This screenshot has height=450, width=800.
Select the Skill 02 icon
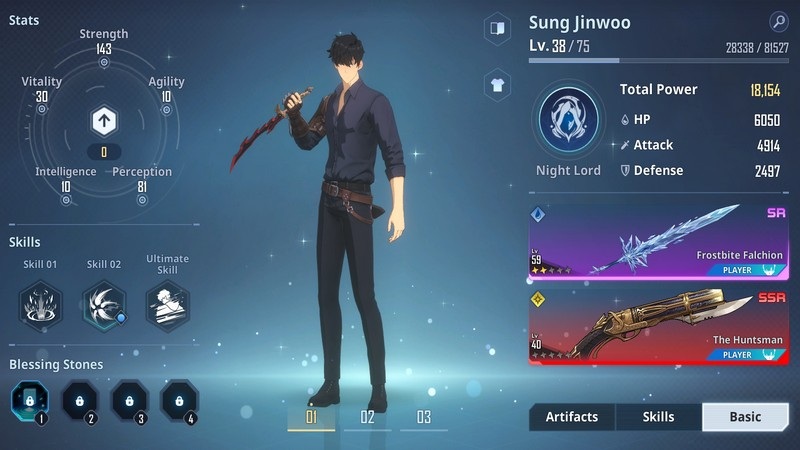104,304
